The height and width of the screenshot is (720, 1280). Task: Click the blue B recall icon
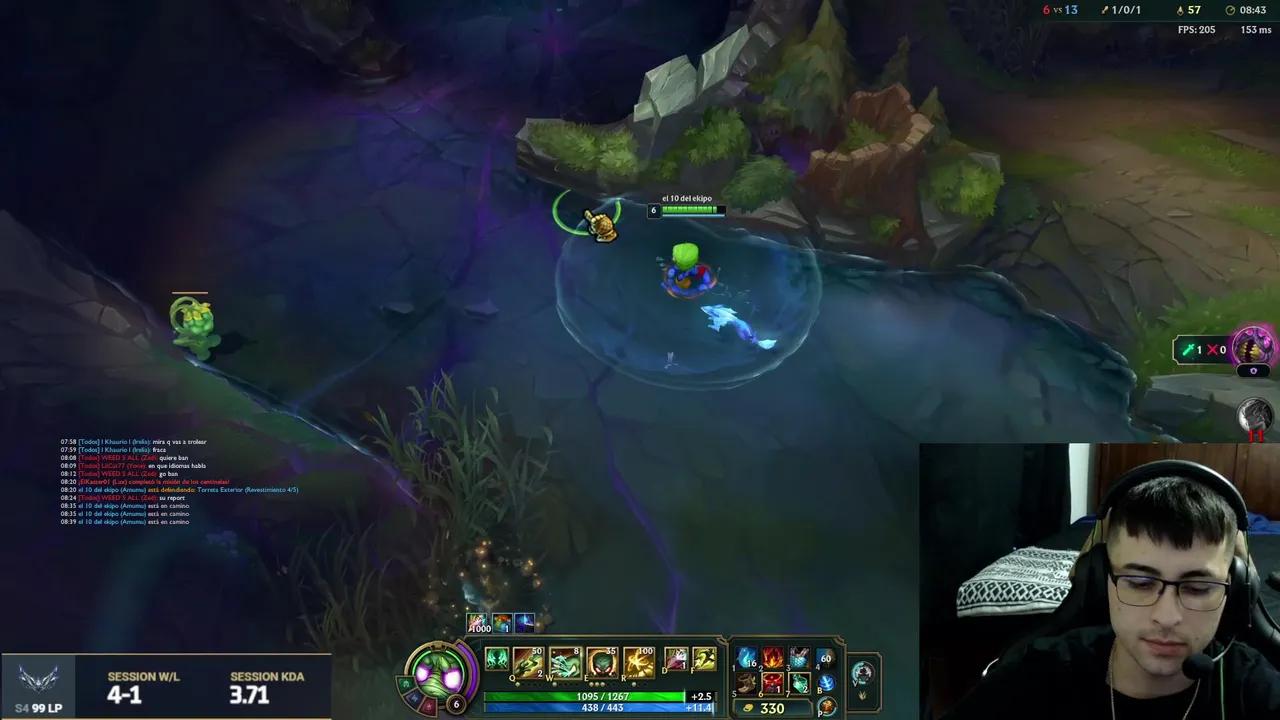pyautogui.click(x=825, y=683)
